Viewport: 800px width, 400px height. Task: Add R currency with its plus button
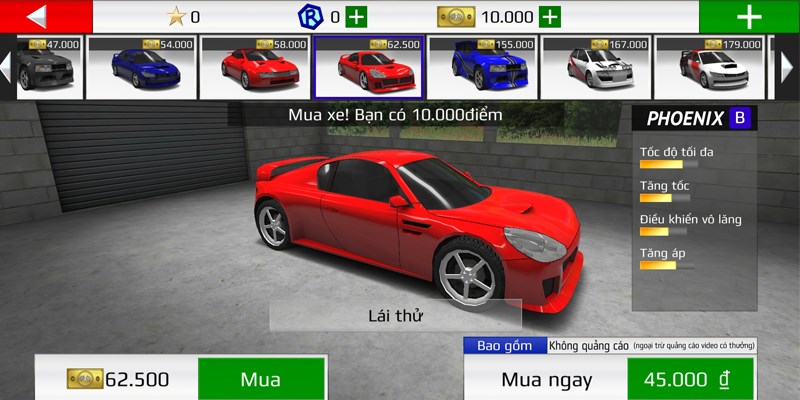[356, 16]
